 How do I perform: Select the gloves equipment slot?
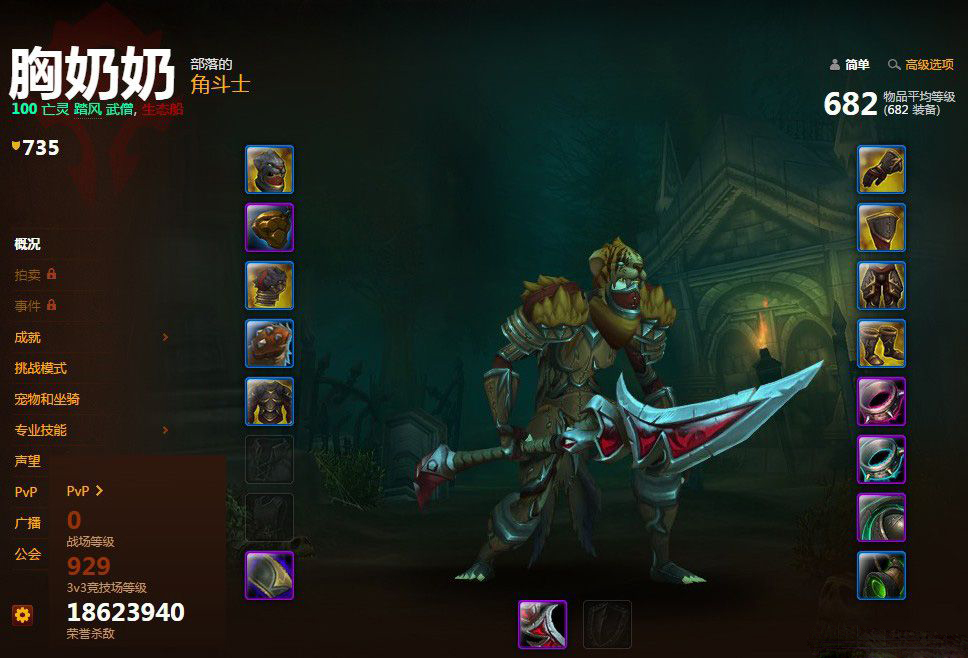pyautogui.click(x=881, y=170)
